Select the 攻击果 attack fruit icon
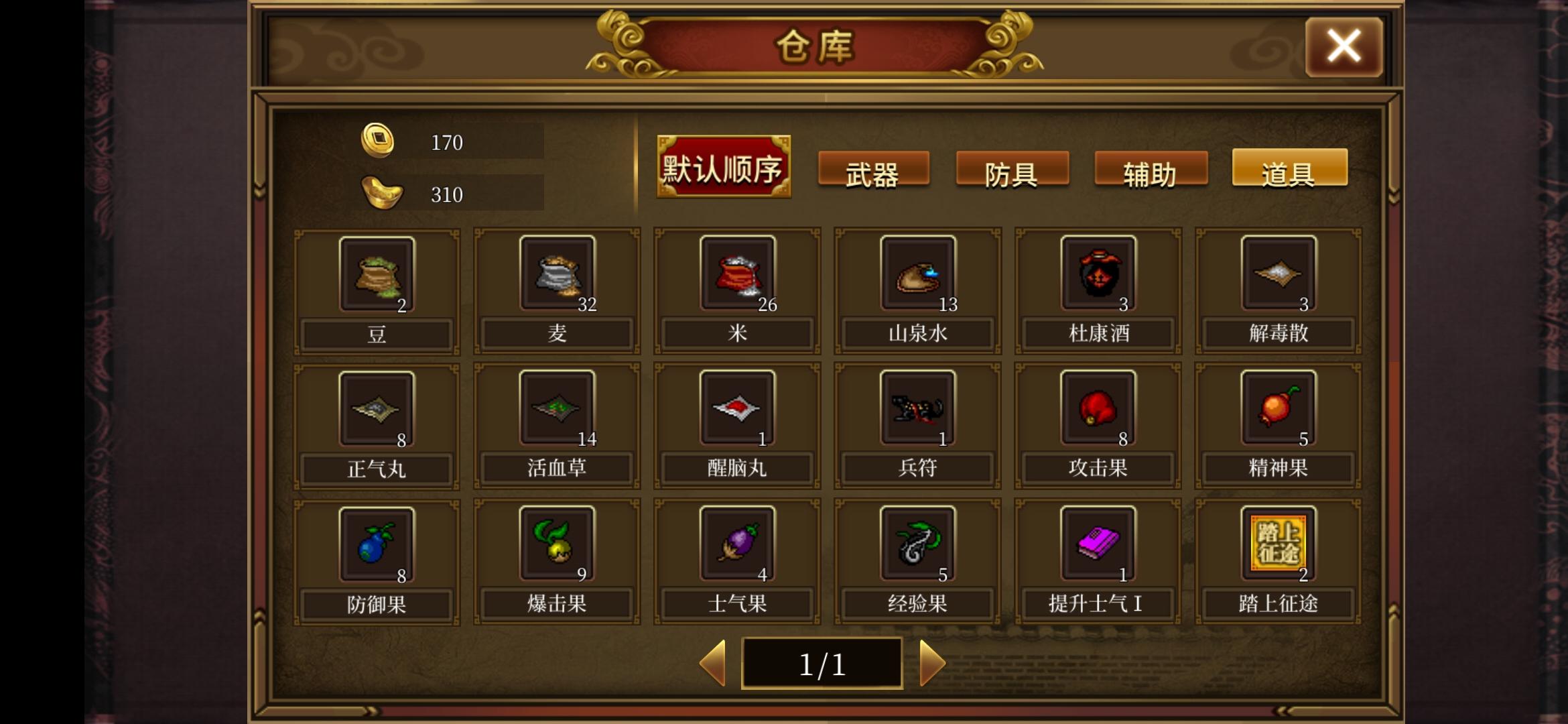Screen dimensions: 1568x724 click(x=1097, y=409)
